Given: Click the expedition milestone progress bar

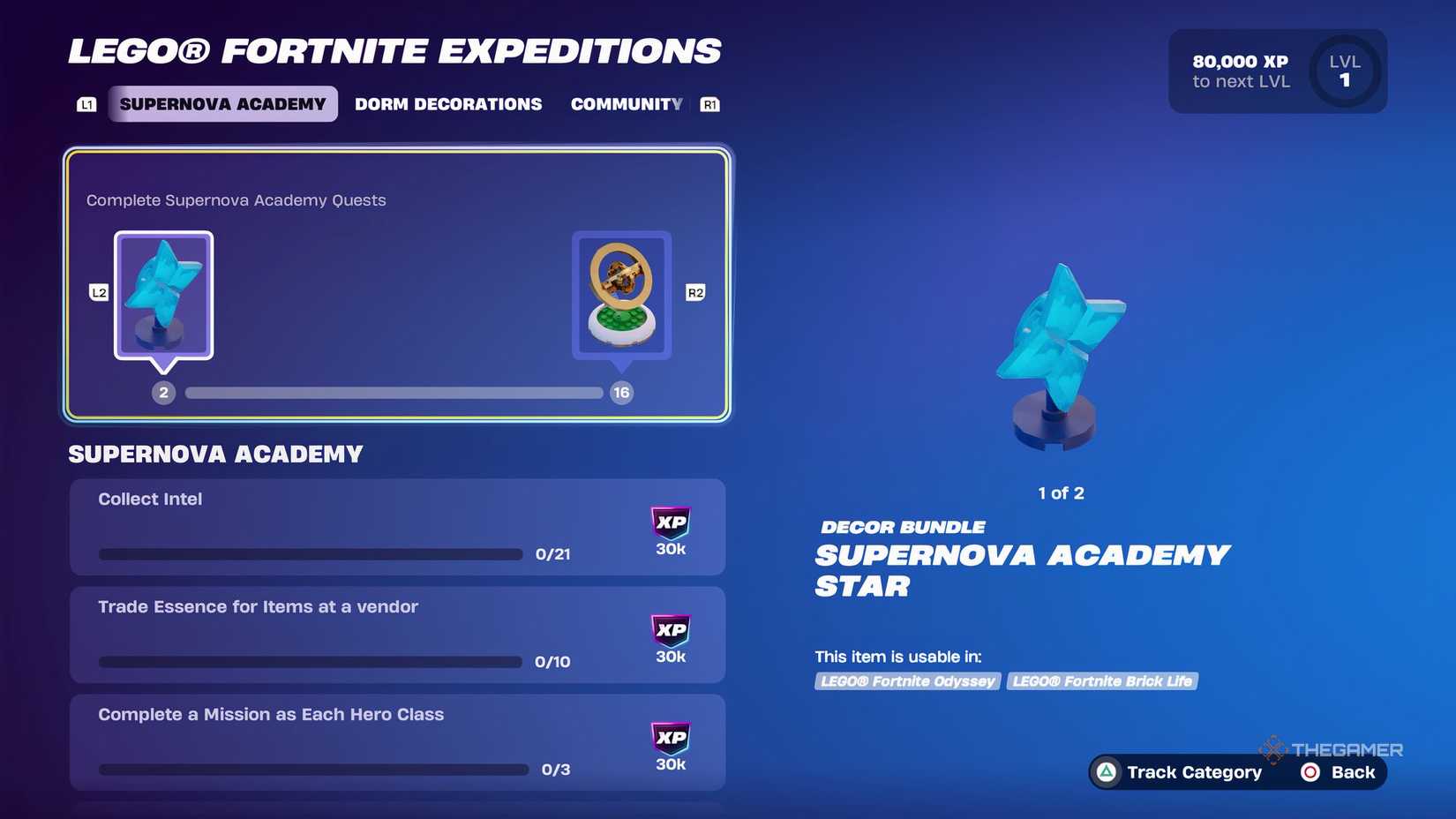Looking at the screenshot, I should click(394, 393).
